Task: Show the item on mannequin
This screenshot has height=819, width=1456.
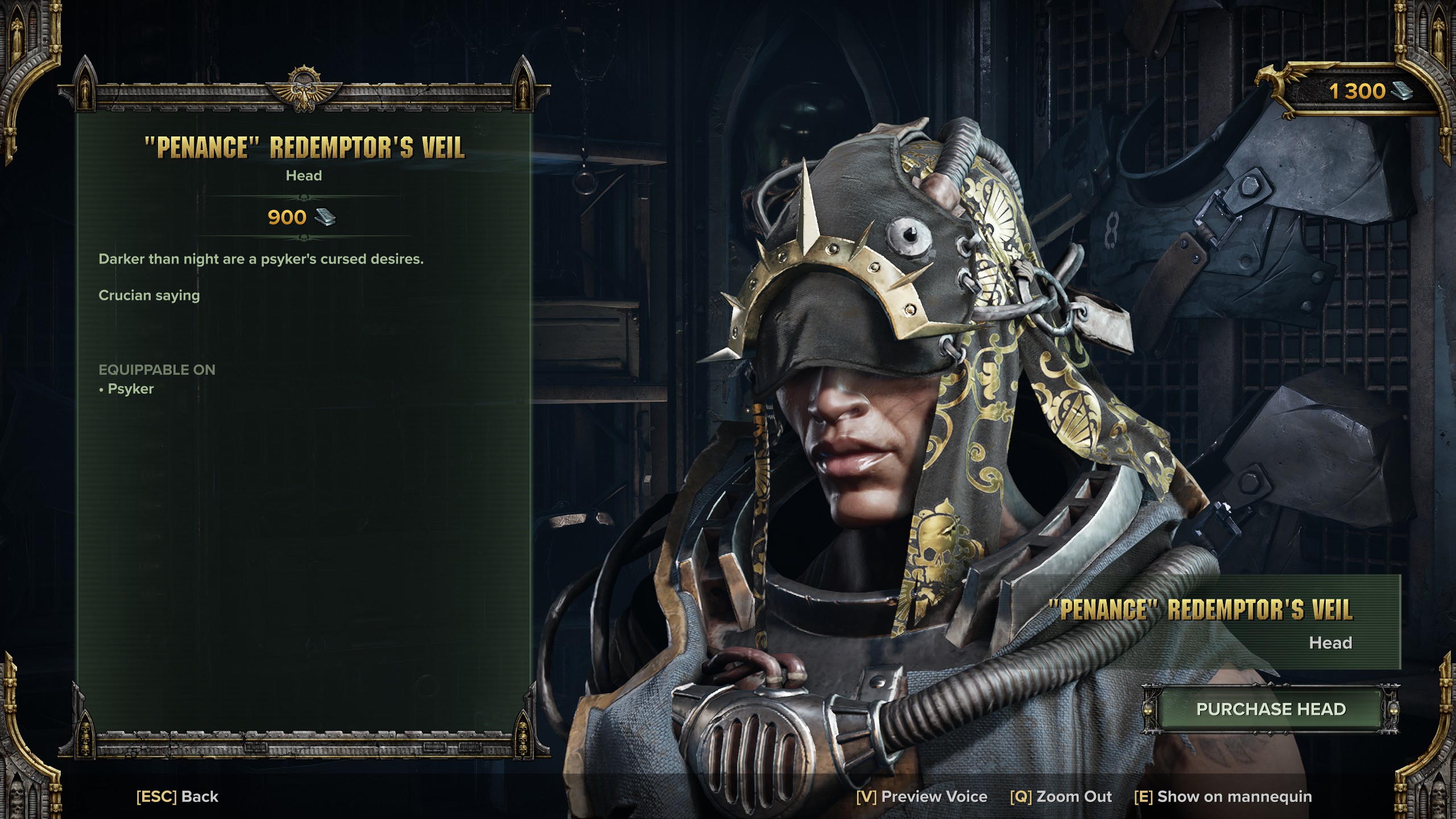Action: (1223, 796)
